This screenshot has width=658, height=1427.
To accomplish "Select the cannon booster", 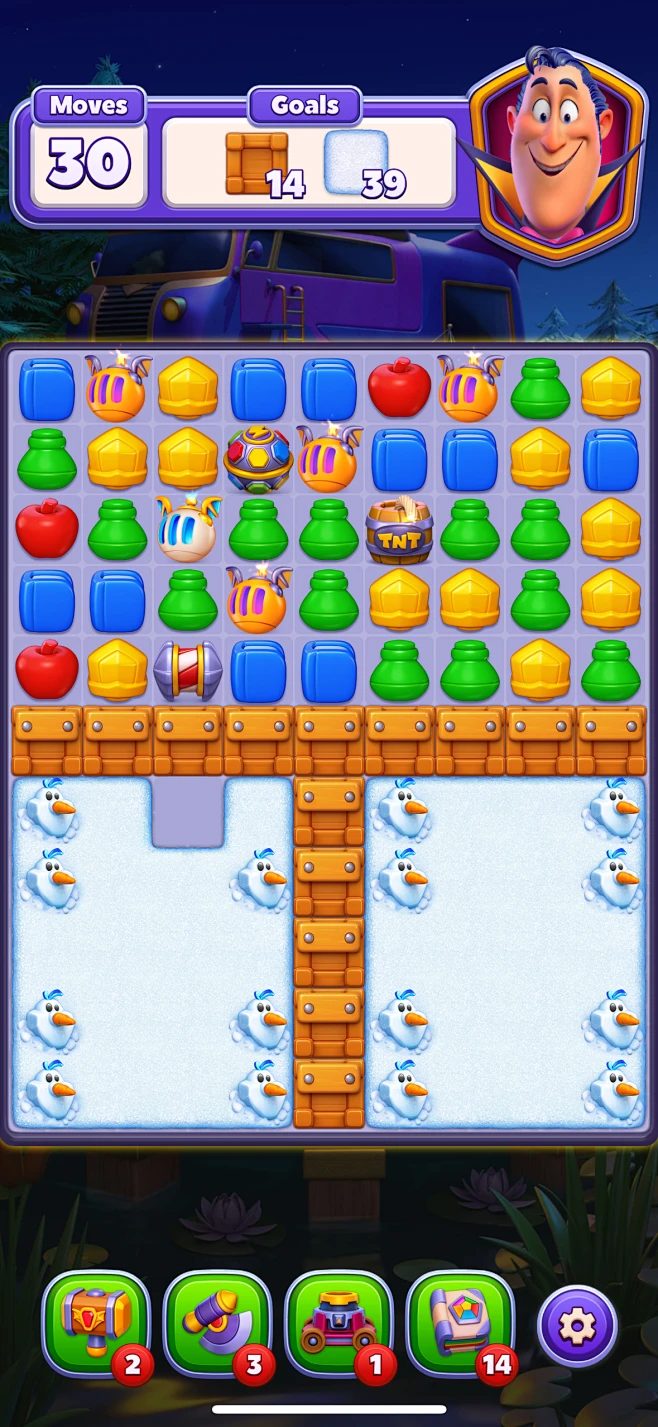I will [339, 1324].
